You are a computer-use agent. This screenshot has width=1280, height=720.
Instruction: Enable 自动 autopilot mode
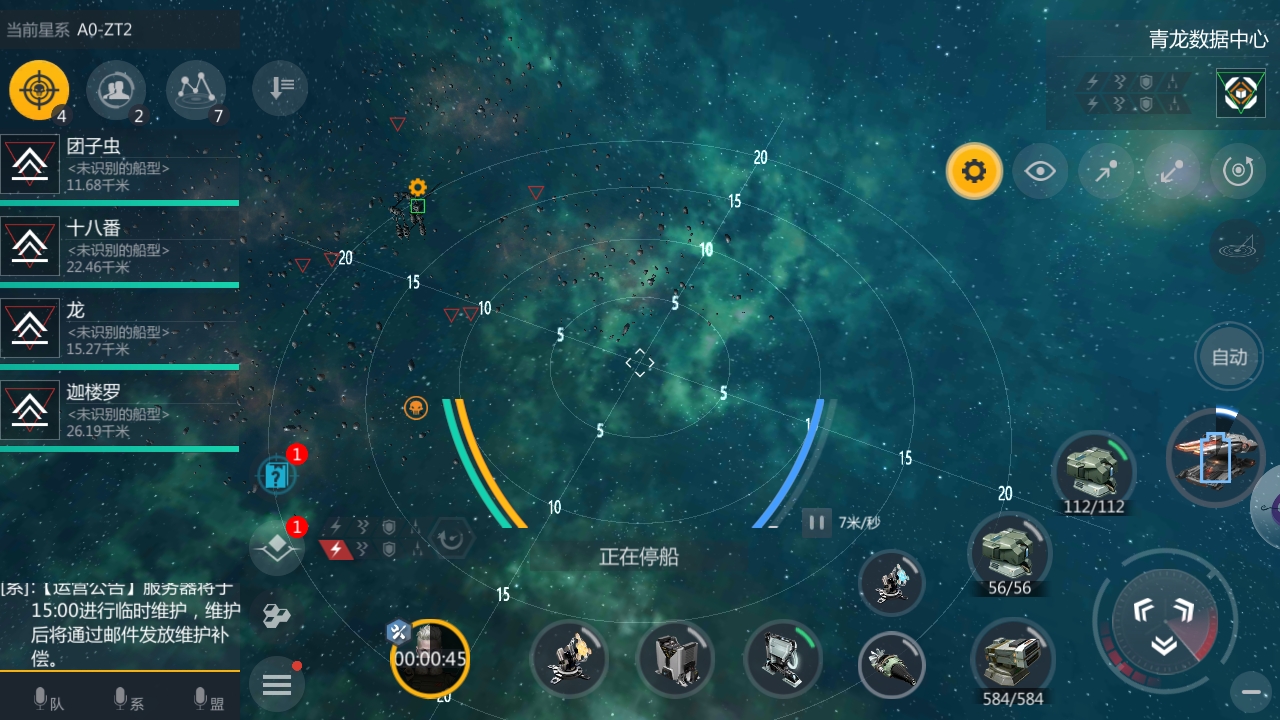tap(1229, 356)
